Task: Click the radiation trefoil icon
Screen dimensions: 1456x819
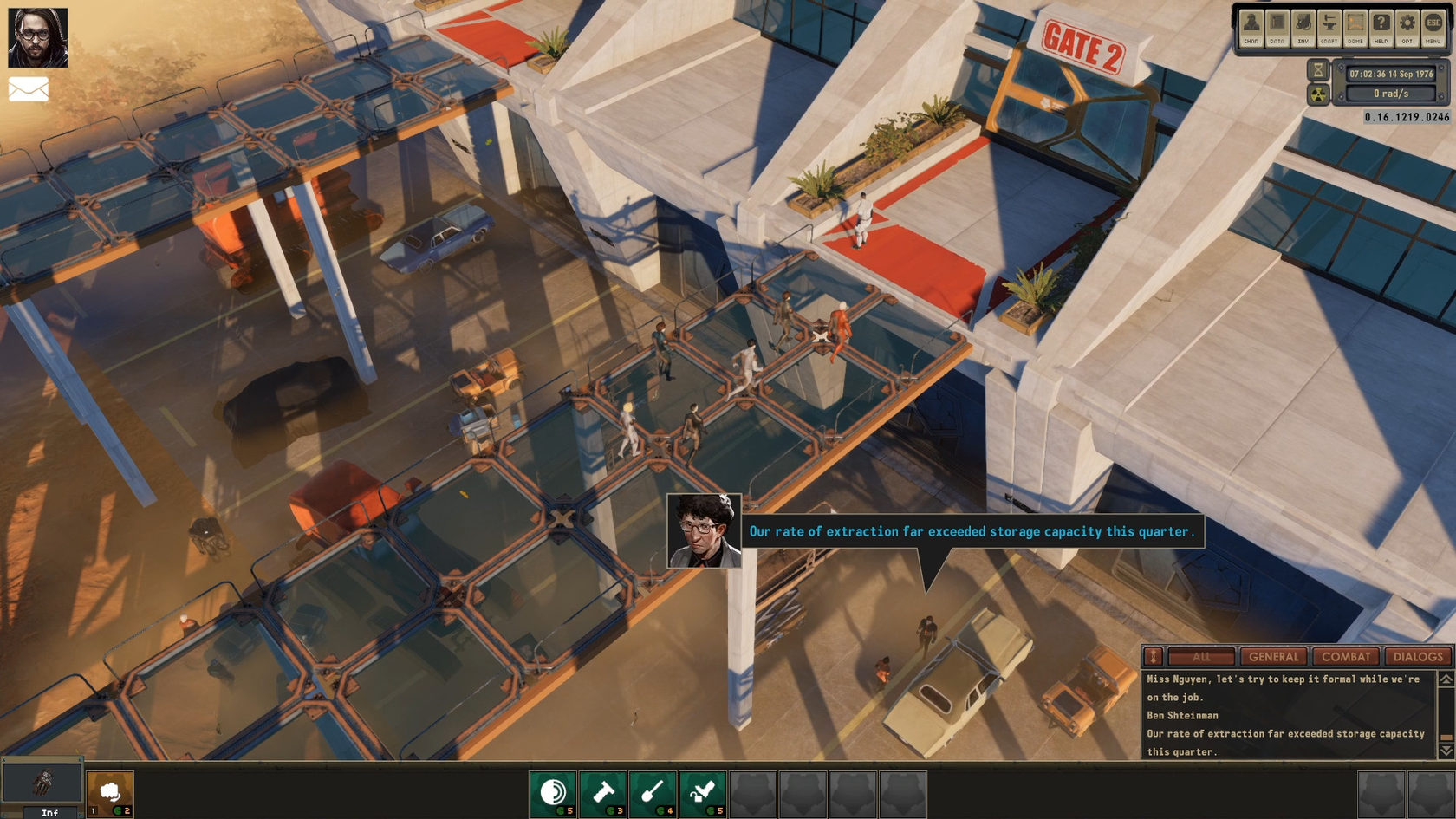Action: point(1318,94)
